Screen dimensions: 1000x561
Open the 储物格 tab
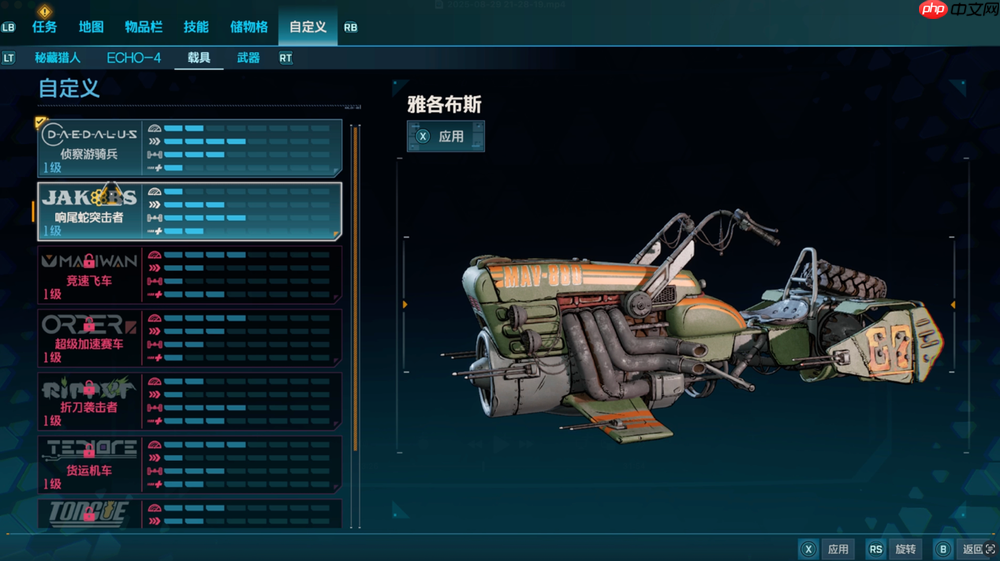coord(249,27)
